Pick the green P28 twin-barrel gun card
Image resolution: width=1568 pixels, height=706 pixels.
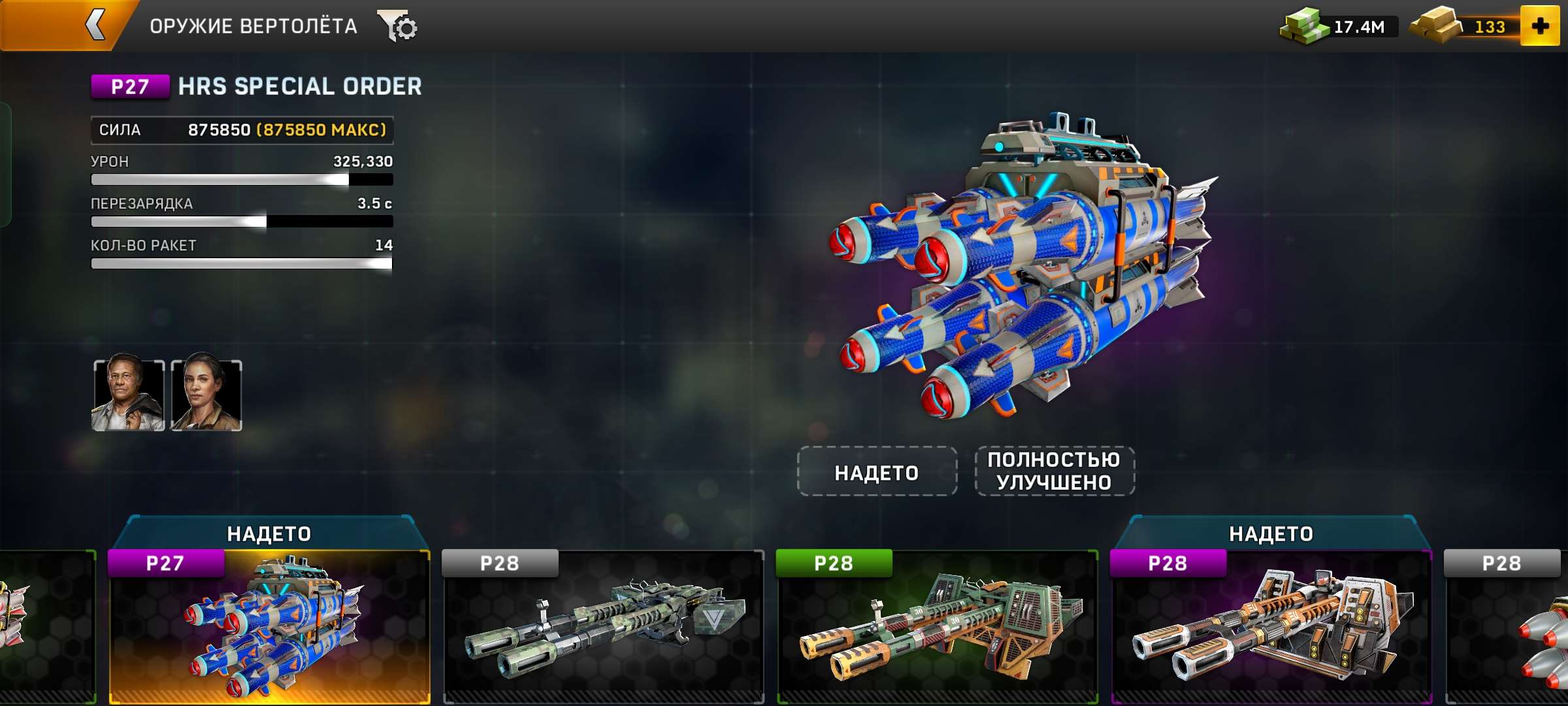click(938, 628)
